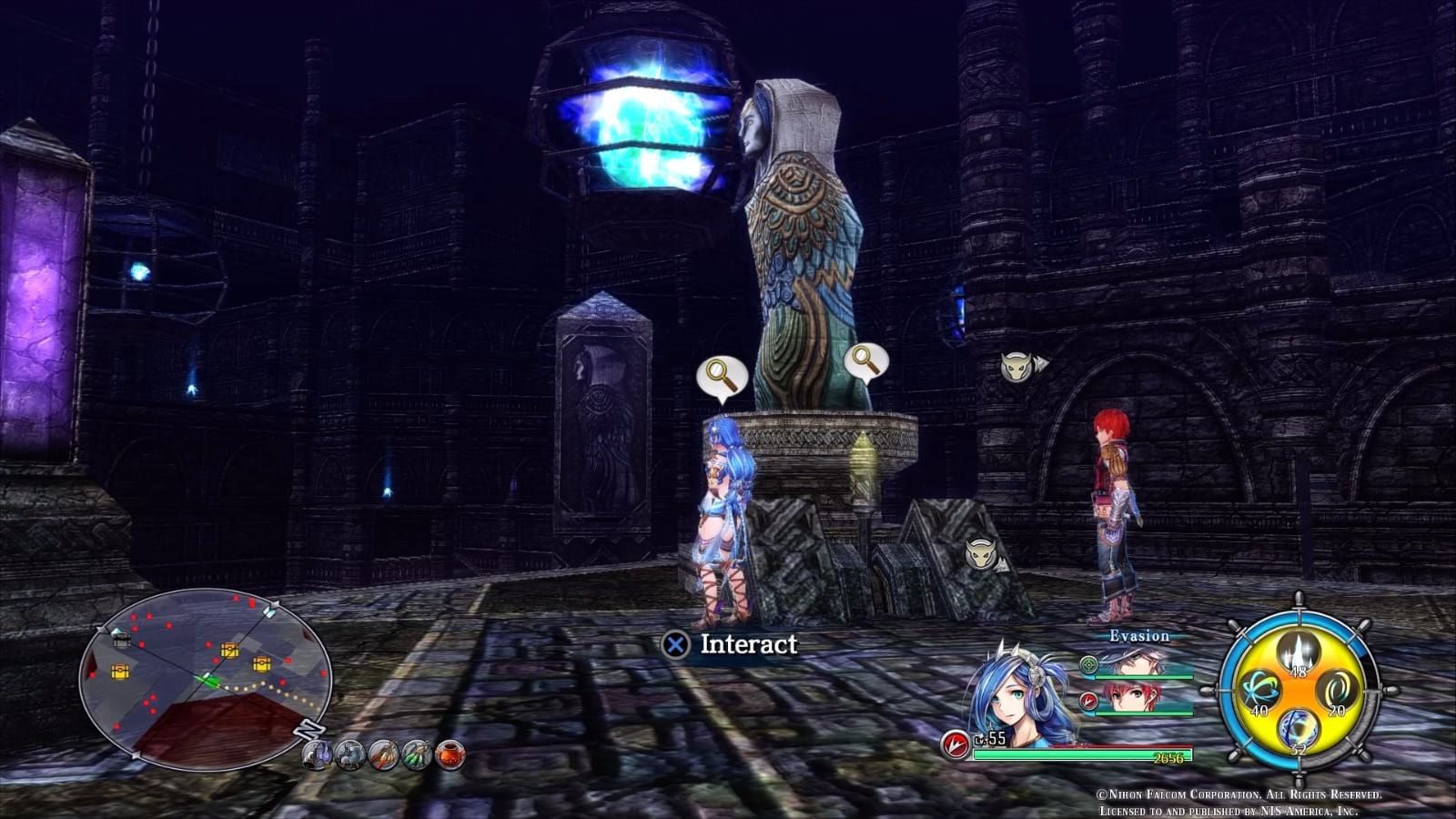Toggle the red status emblem next to the level display
1456x819 pixels.
(955, 743)
